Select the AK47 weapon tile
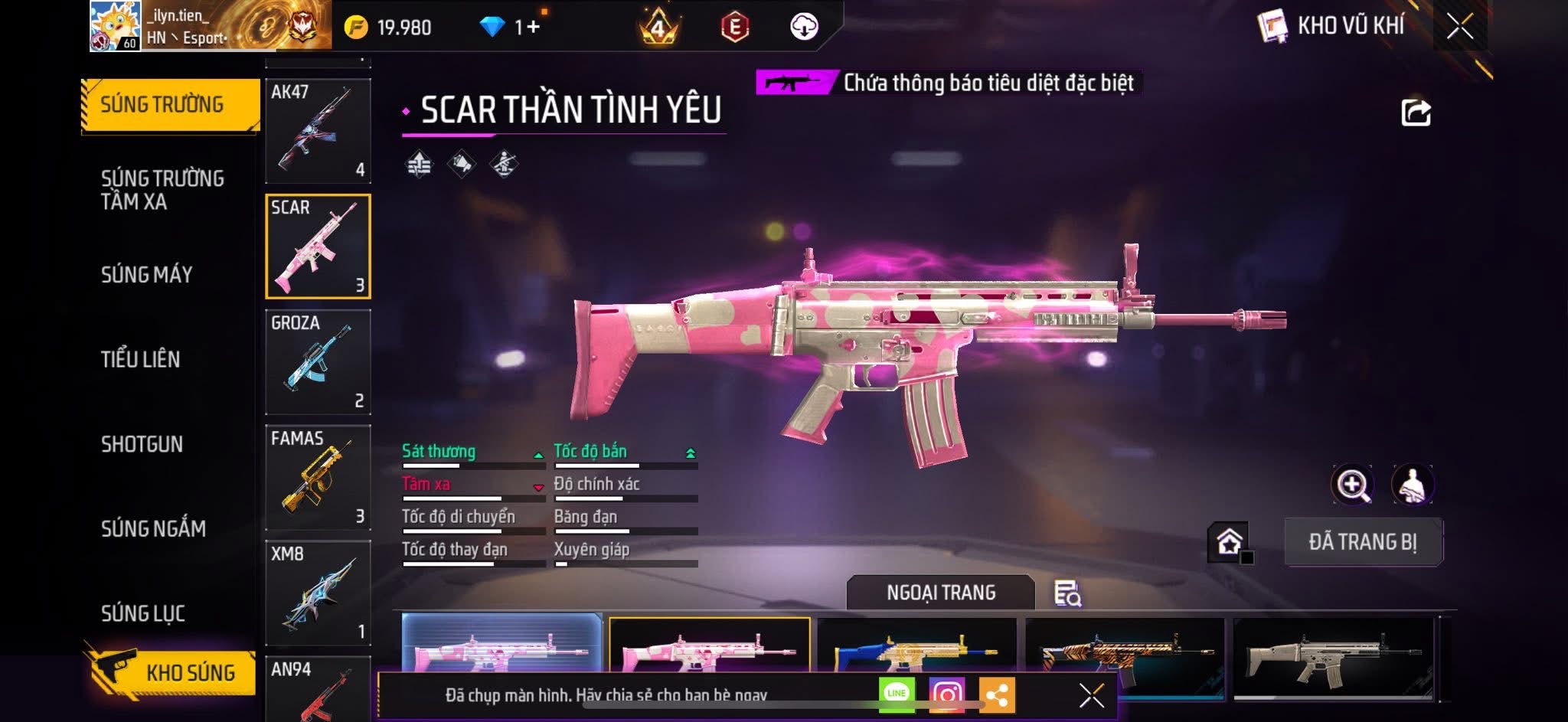 pyautogui.click(x=318, y=130)
